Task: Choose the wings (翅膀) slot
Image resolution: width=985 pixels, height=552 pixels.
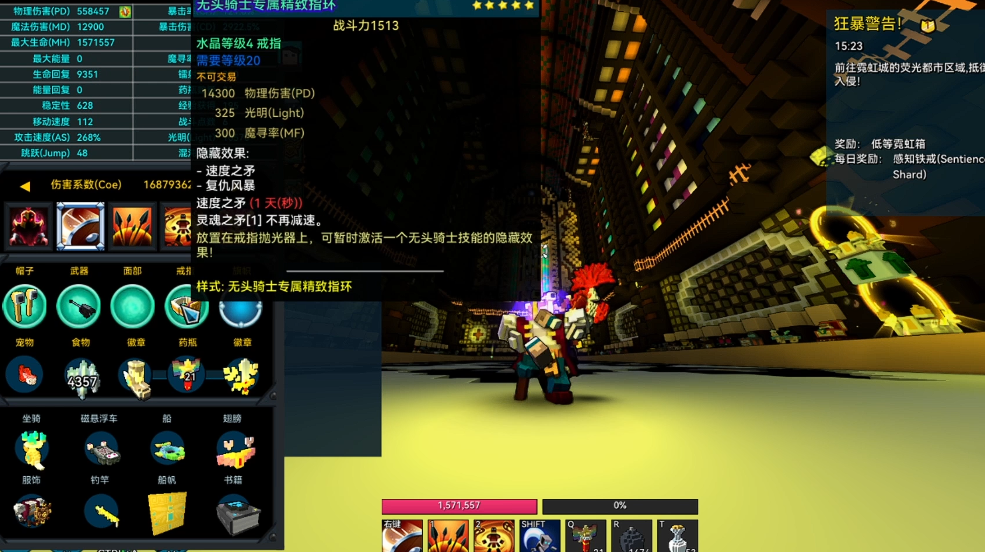Action: click(237, 449)
